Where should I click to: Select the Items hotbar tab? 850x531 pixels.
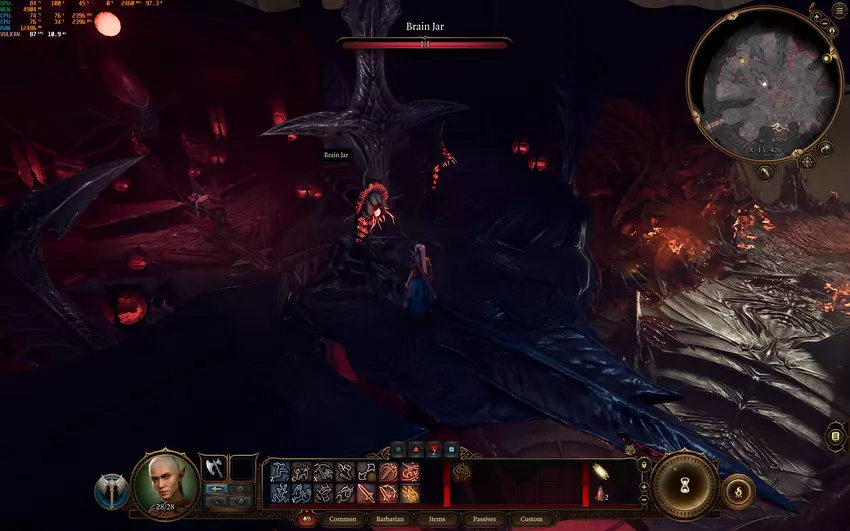[437, 519]
